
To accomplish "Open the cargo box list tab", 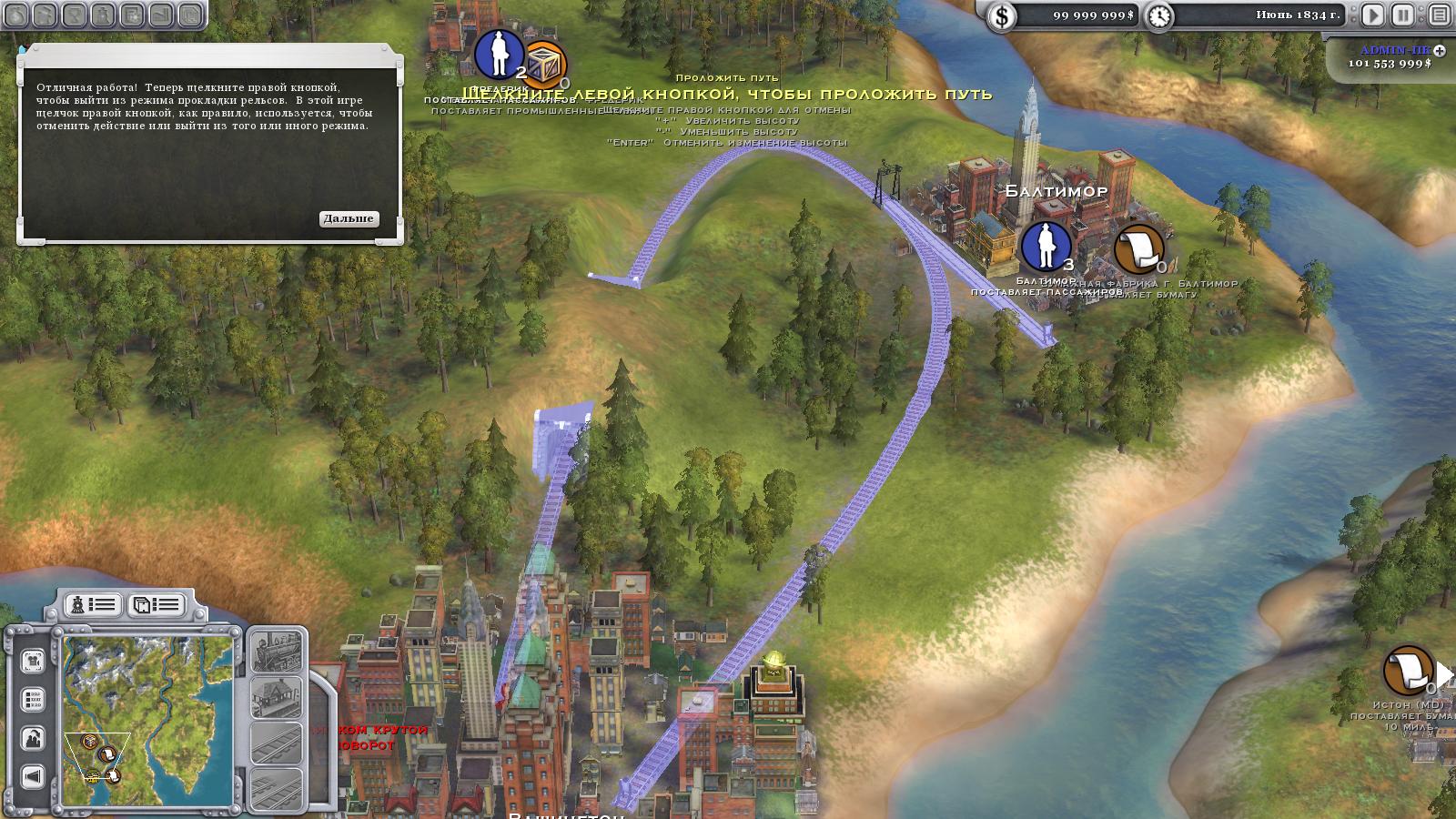I will tap(156, 605).
